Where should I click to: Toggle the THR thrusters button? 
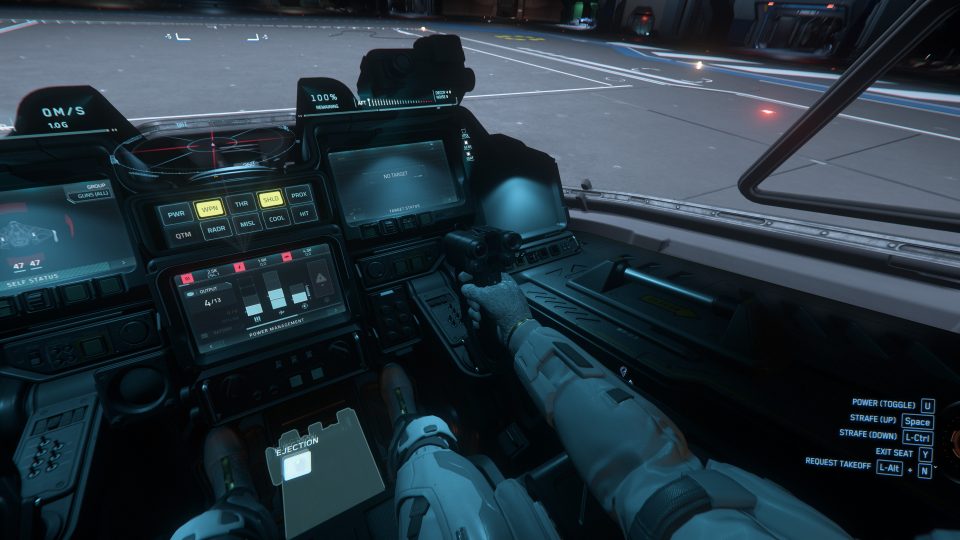[x=241, y=204]
